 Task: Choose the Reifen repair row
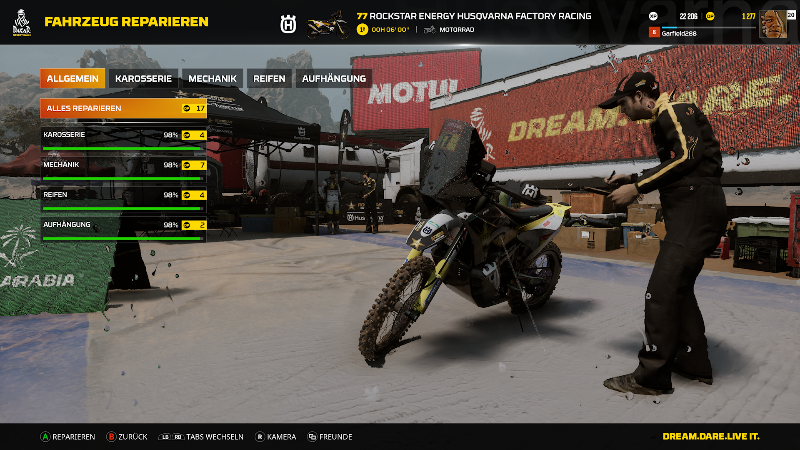coord(123,197)
